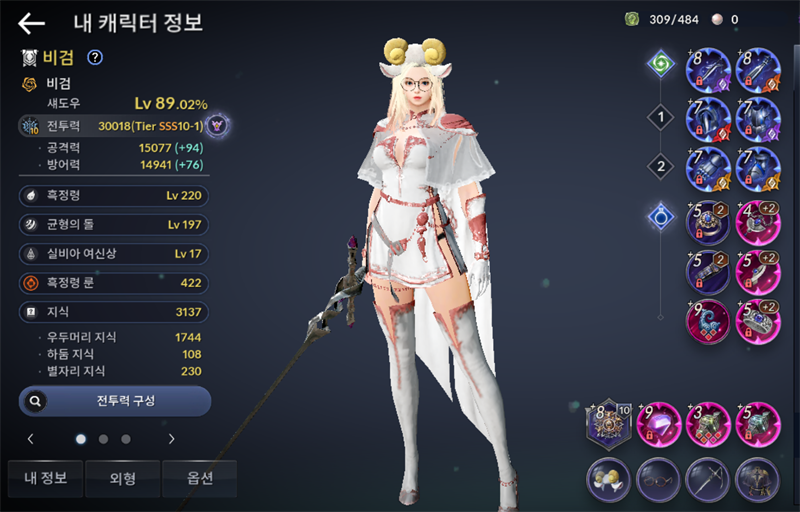Choose equipment preset 2 diamond

click(x=658, y=166)
